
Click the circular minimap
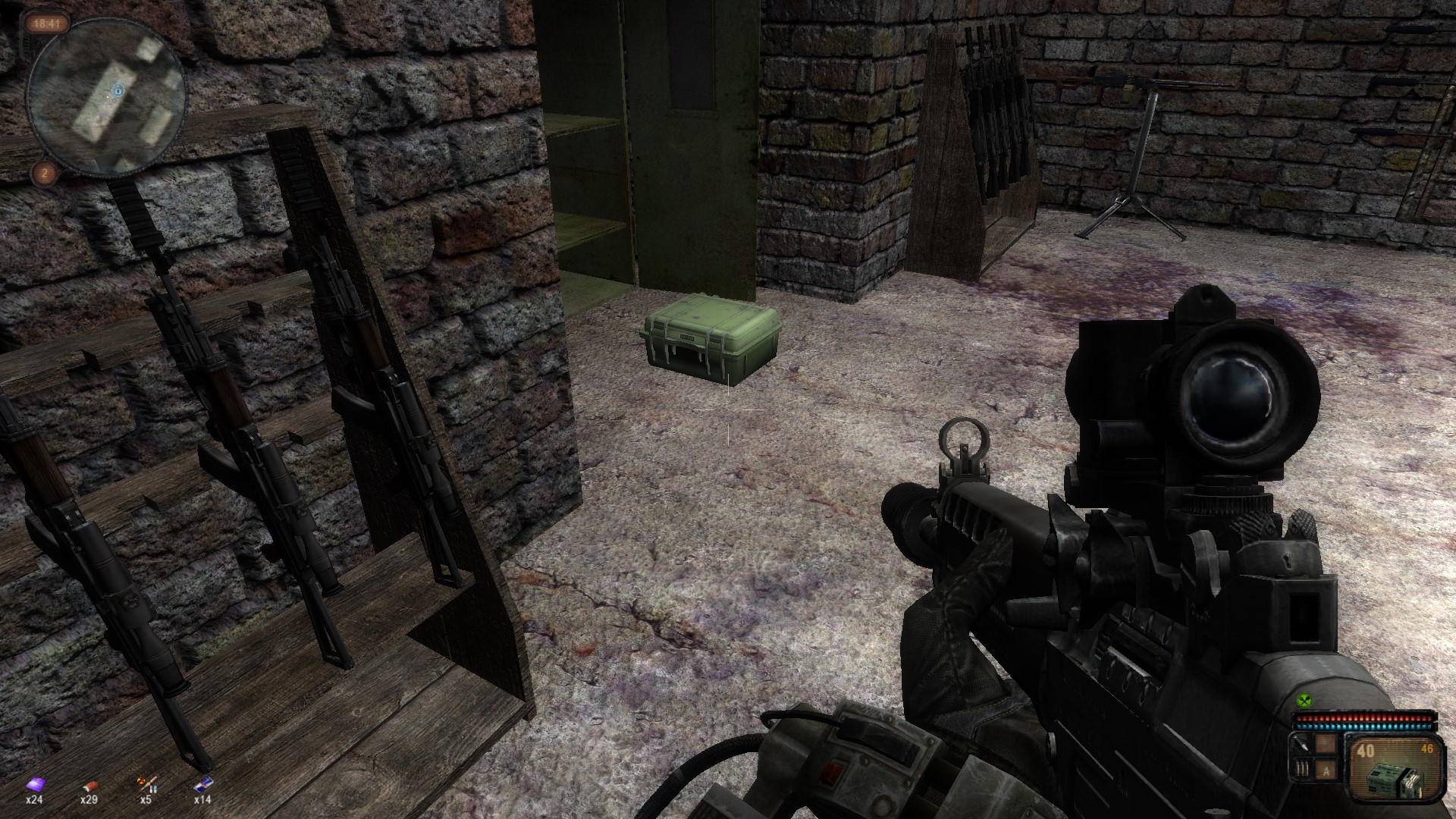click(106, 94)
